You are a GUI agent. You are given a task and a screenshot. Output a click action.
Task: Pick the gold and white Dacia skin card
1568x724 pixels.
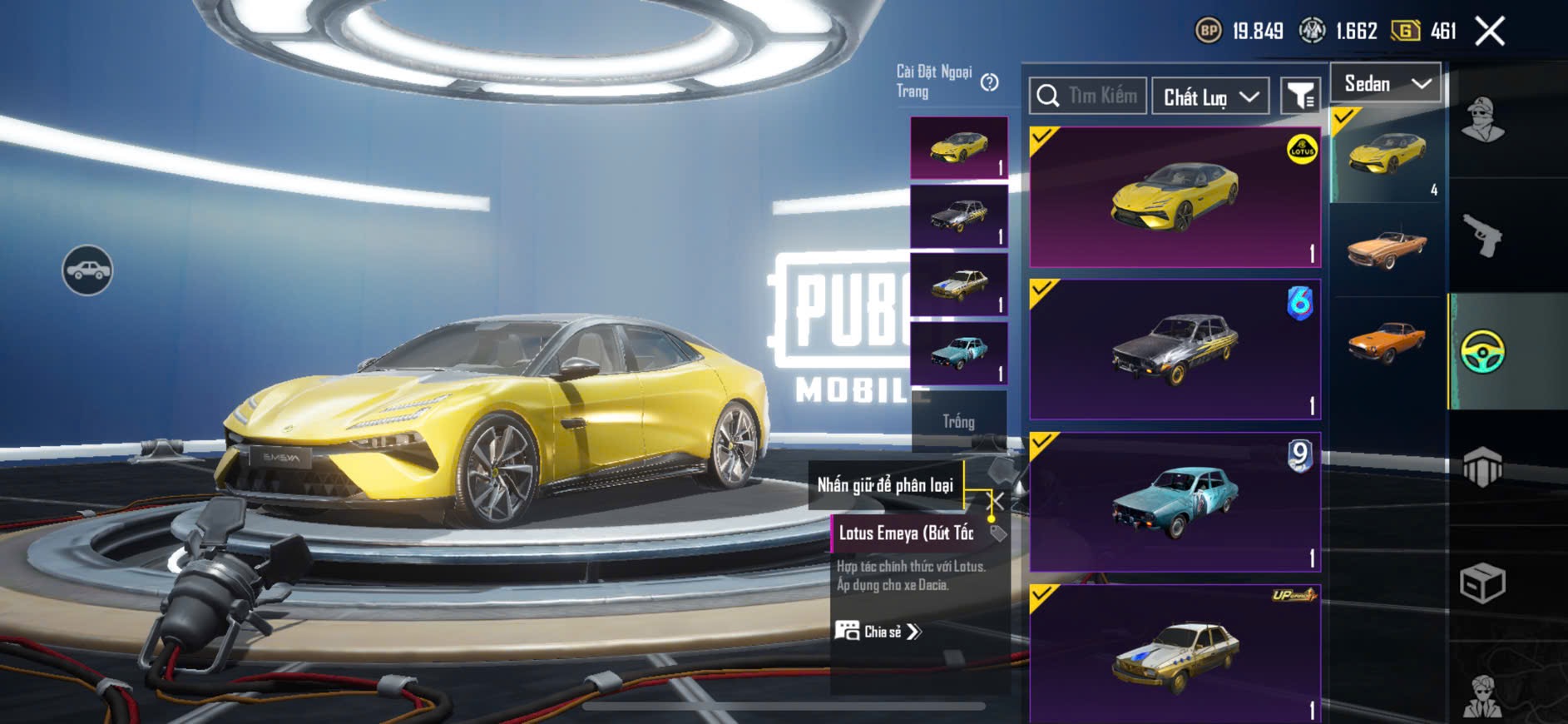[x=1175, y=653]
